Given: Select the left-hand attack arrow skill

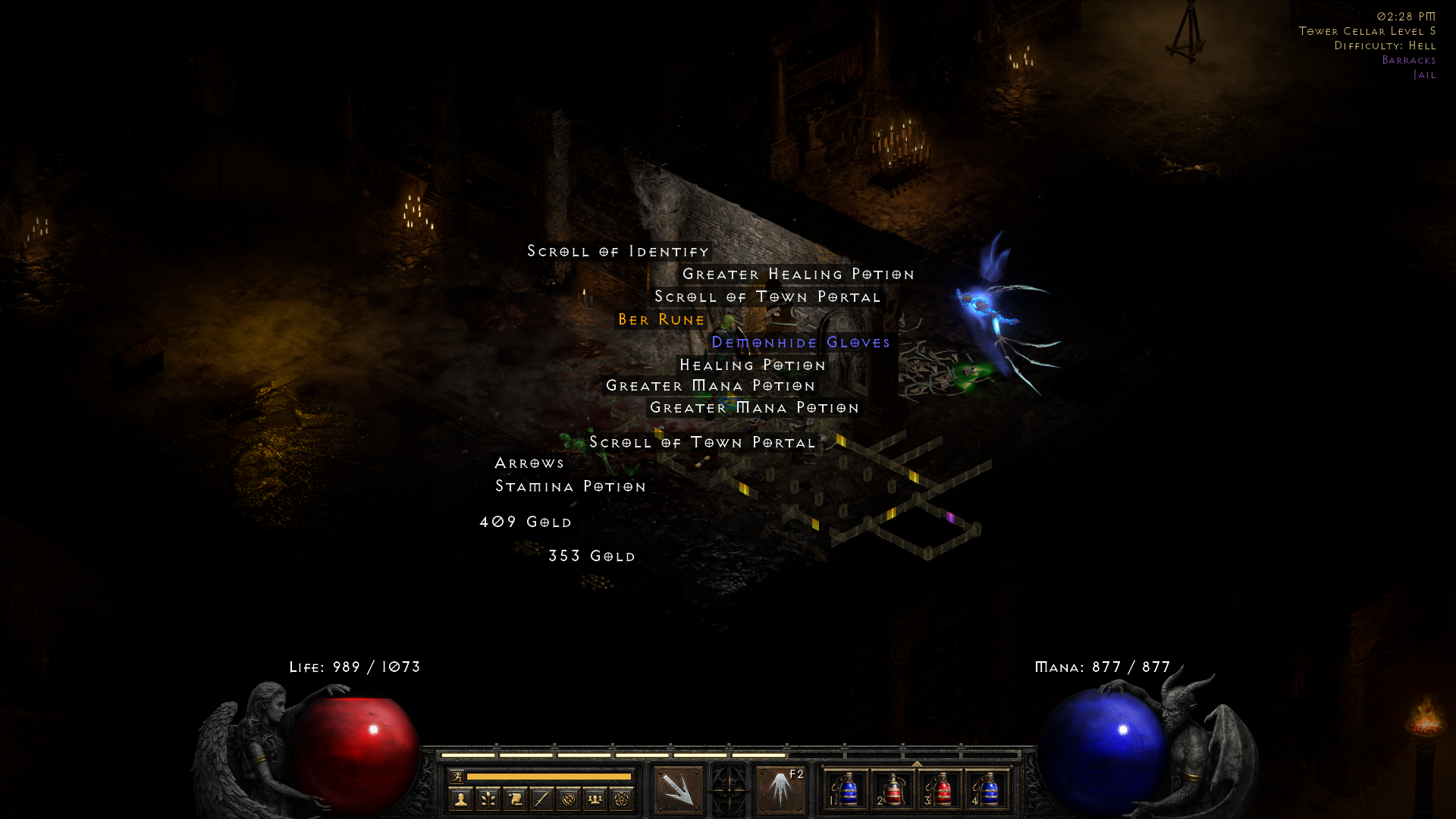Looking at the screenshot, I should coord(677,789).
